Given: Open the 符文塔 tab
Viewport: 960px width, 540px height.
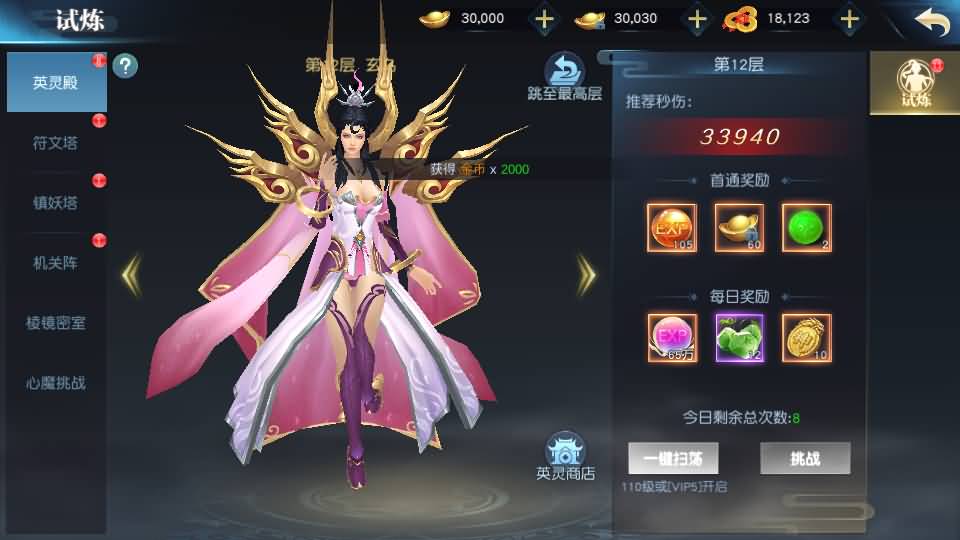Looking at the screenshot, I should 55,143.
